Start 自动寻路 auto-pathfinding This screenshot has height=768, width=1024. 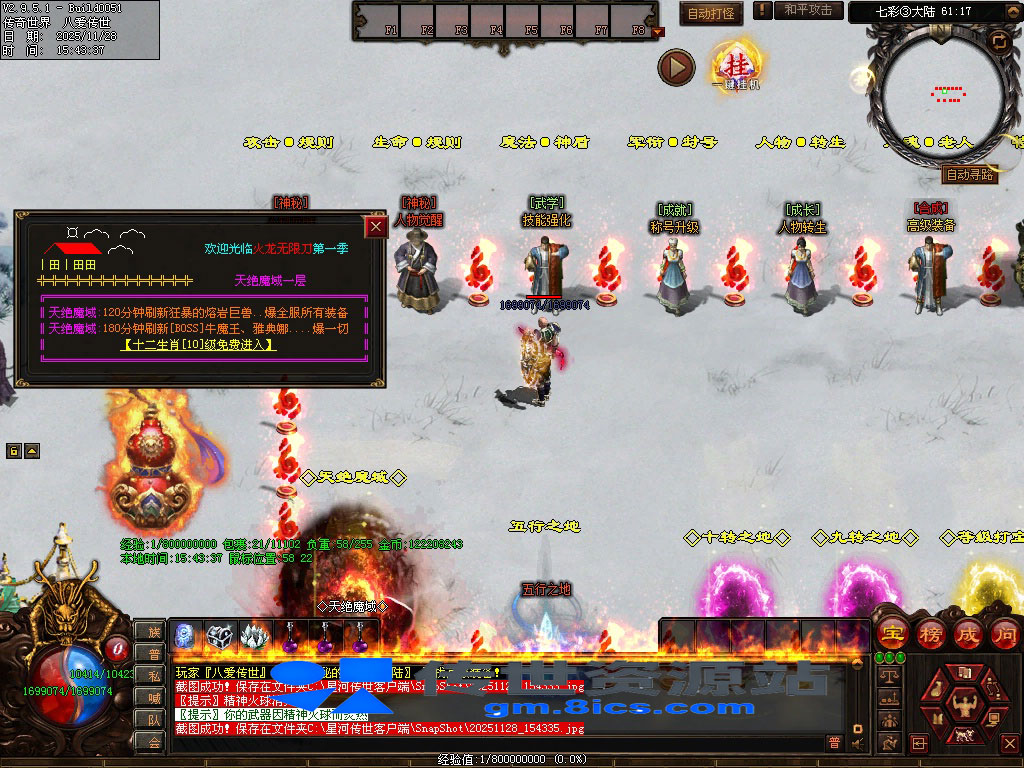coord(969,174)
